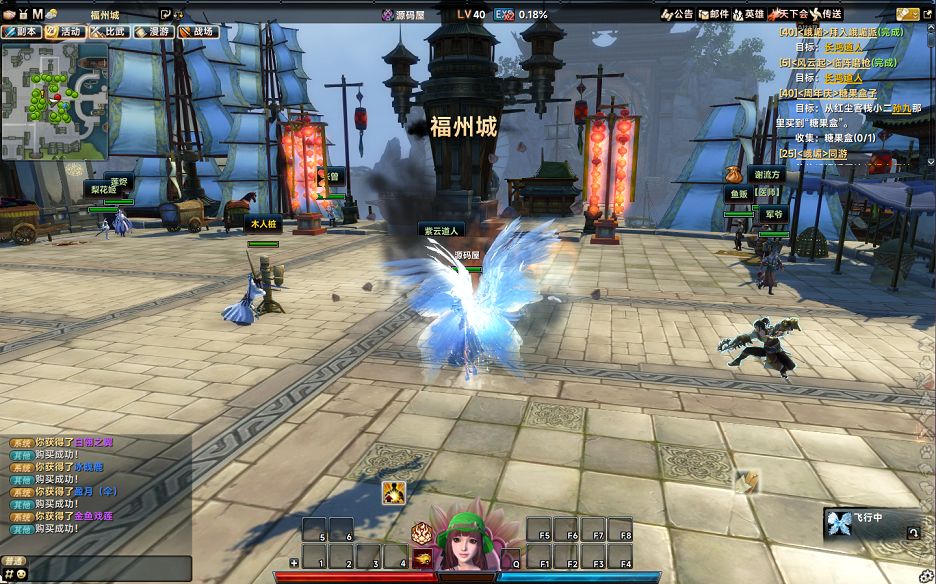Open the 副本 dungeon menu
Screen dimensions: 936x584
(22, 31)
